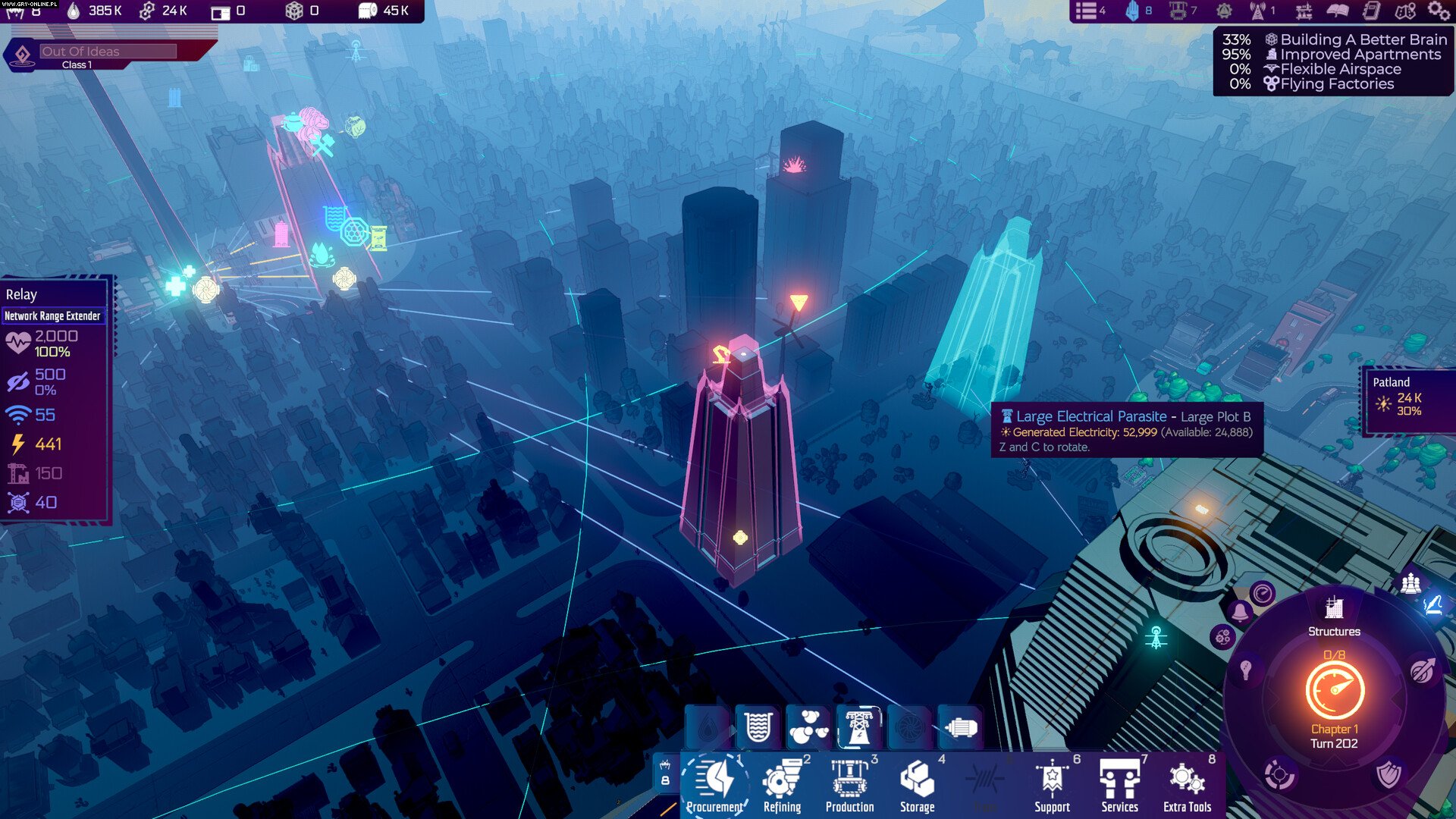1456x819 pixels.
Task: Choose the Support build category
Action: [1052, 785]
